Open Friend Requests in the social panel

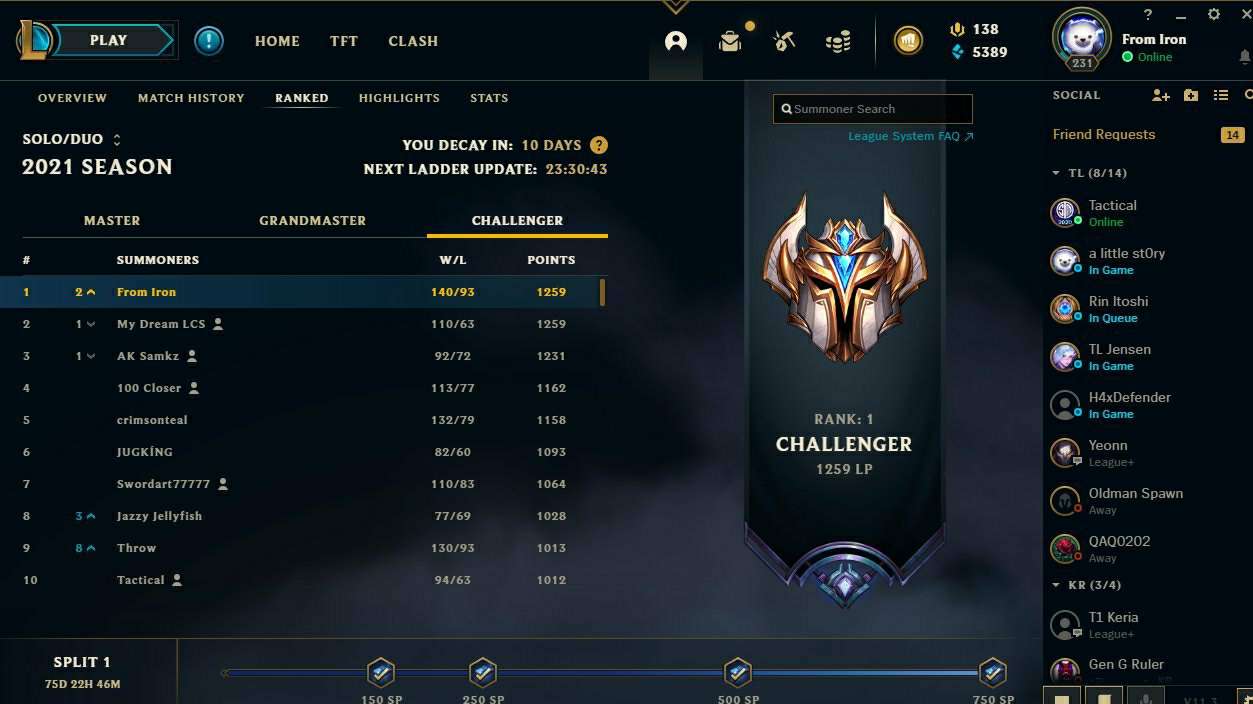pyautogui.click(x=1104, y=135)
